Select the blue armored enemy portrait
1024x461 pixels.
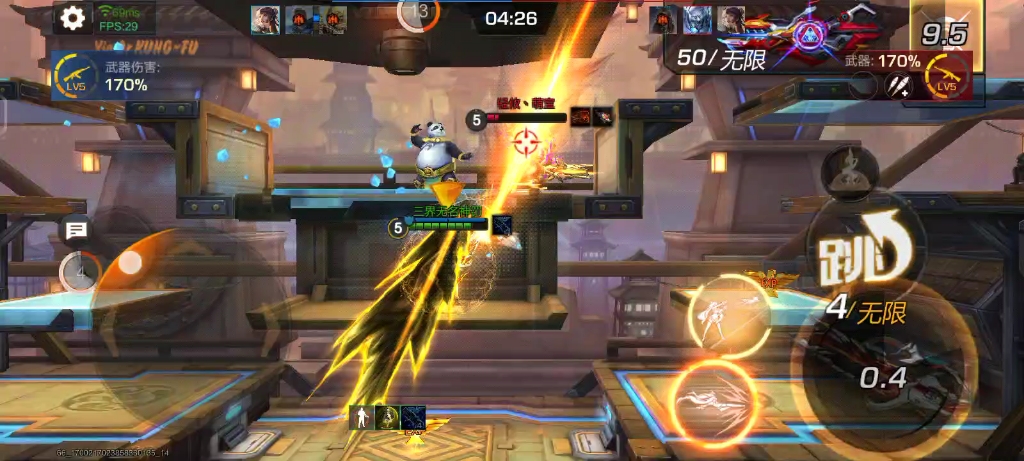tap(697, 20)
